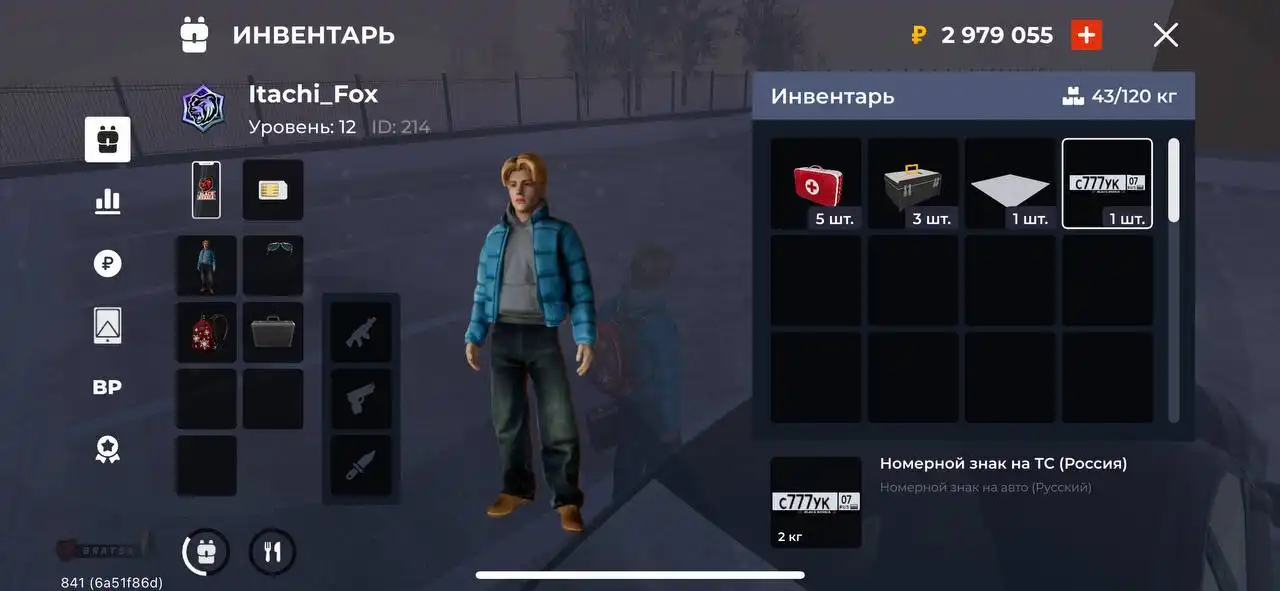Select the character outfit skin slot
Viewport: 1280px width, 591px height.
click(x=206, y=265)
